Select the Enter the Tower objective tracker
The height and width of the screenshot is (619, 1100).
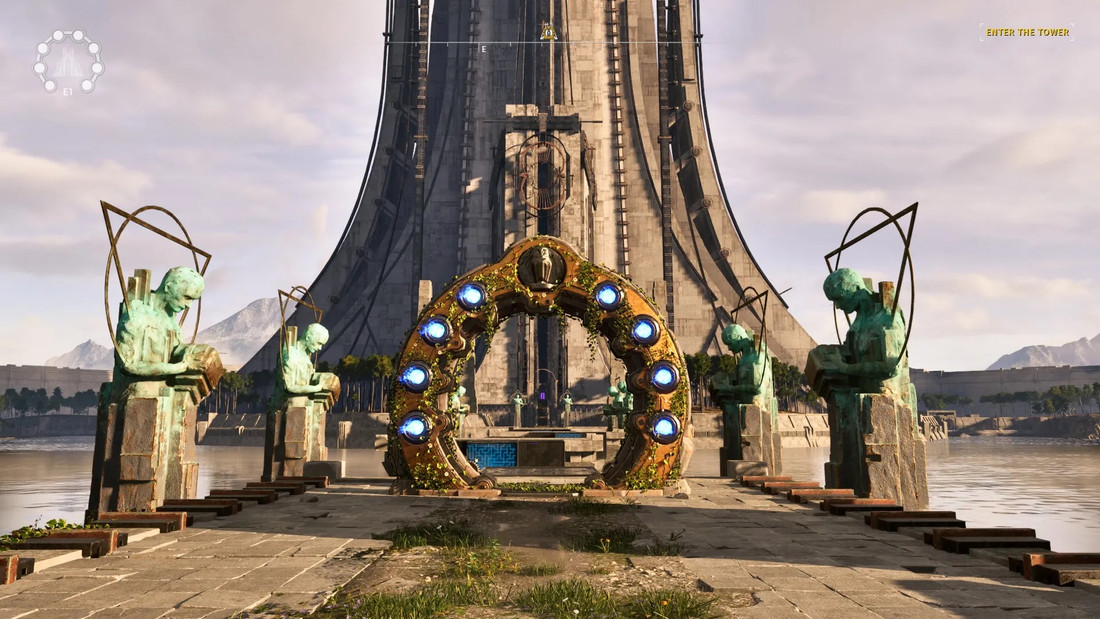(1027, 32)
